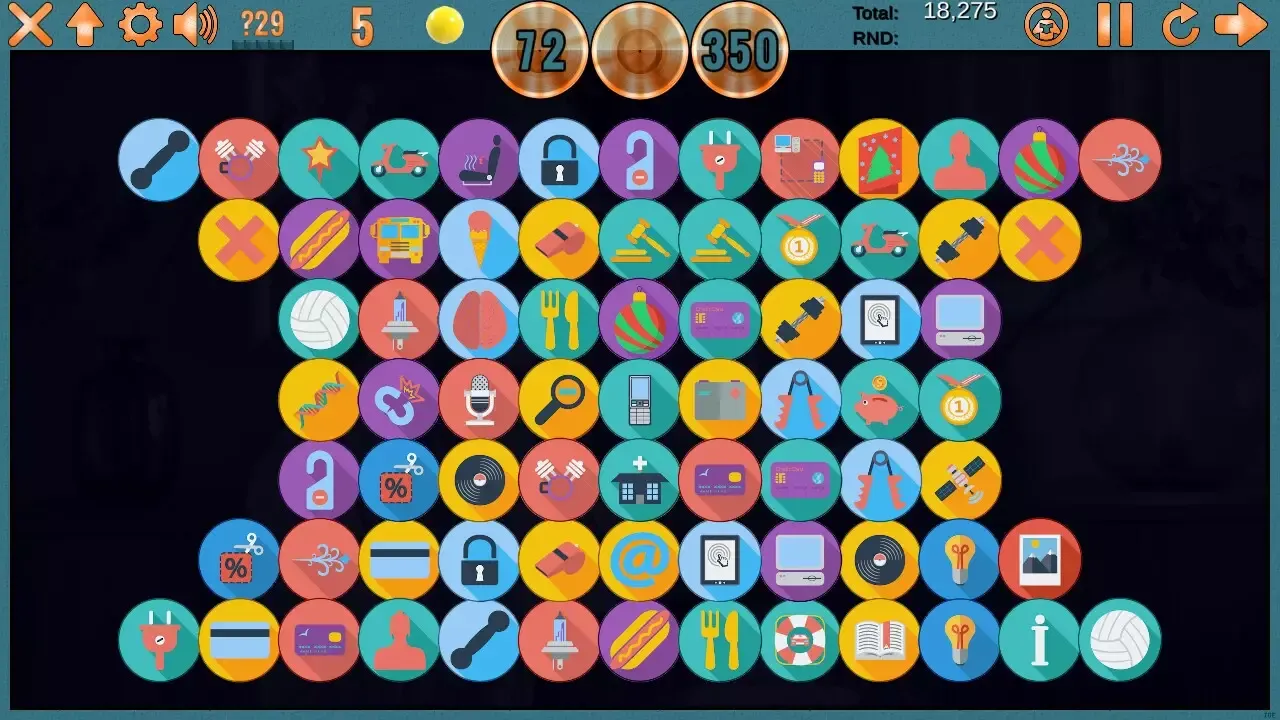Screen dimensions: 1280x720
Task: Click the yellow school bus tile
Action: pyautogui.click(x=399, y=239)
